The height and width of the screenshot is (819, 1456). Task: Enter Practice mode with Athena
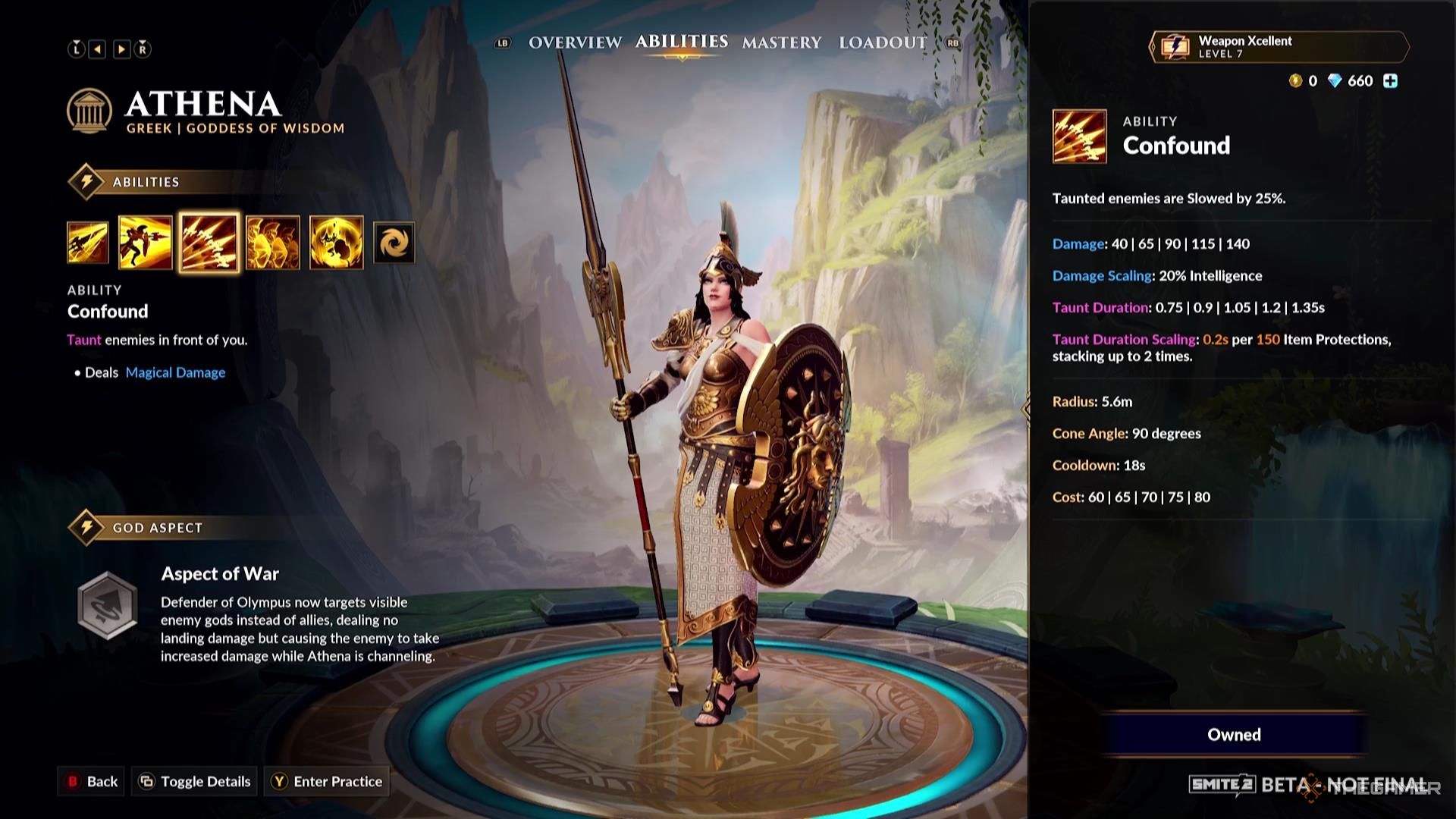327,781
